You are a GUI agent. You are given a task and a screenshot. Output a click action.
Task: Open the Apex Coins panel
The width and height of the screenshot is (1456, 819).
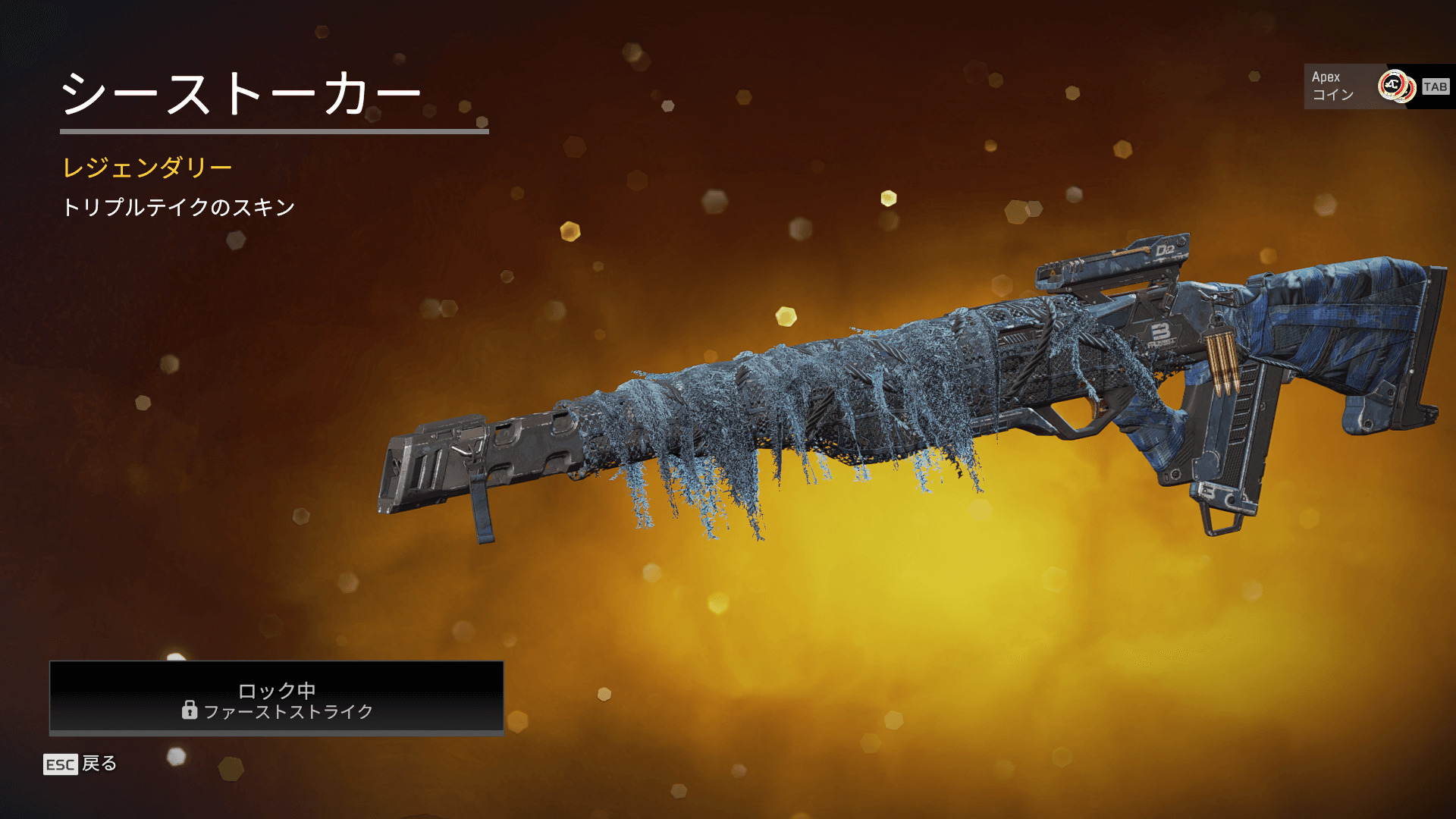pyautogui.click(x=1378, y=86)
